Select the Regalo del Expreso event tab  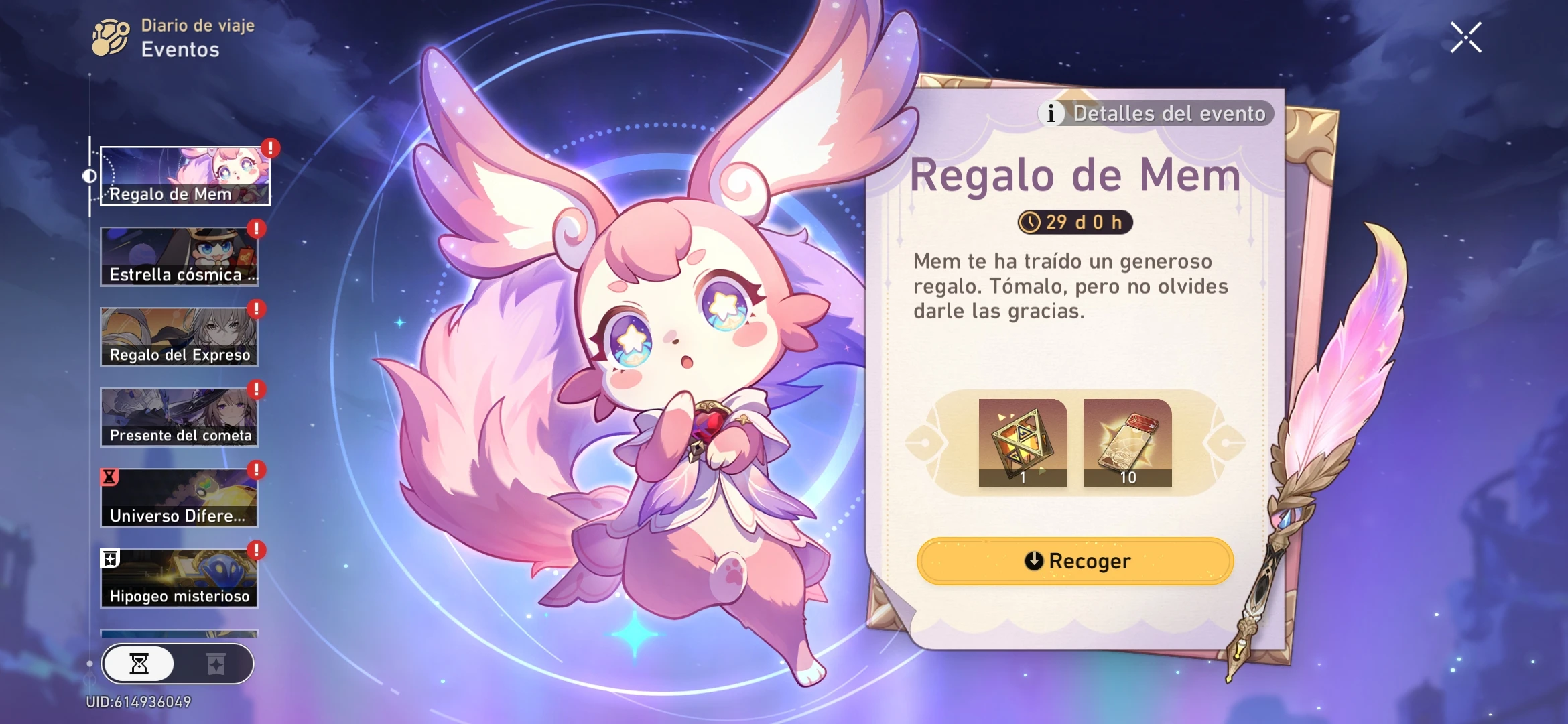pos(178,336)
